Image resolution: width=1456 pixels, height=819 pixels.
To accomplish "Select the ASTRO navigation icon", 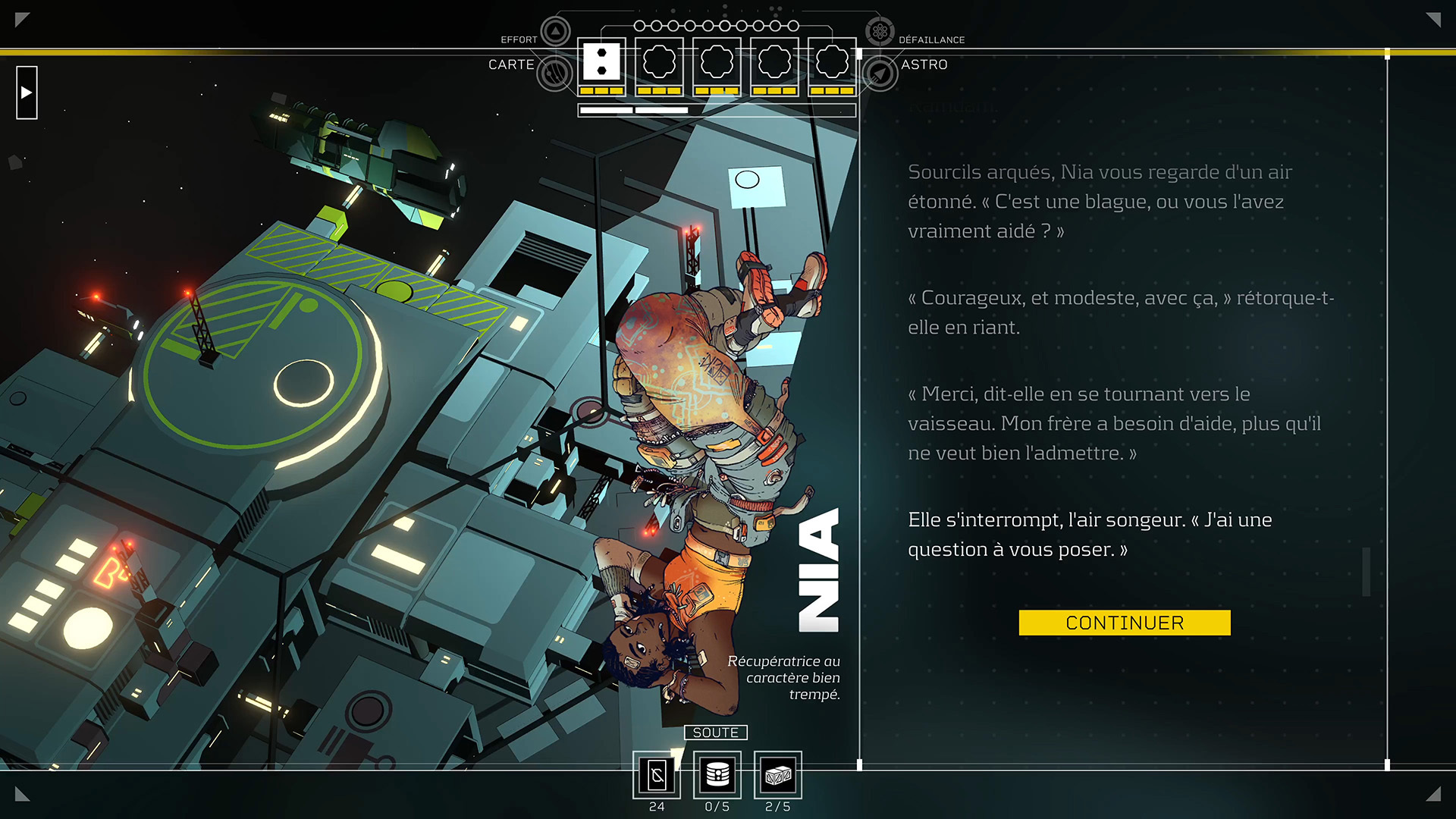I will 880,73.
